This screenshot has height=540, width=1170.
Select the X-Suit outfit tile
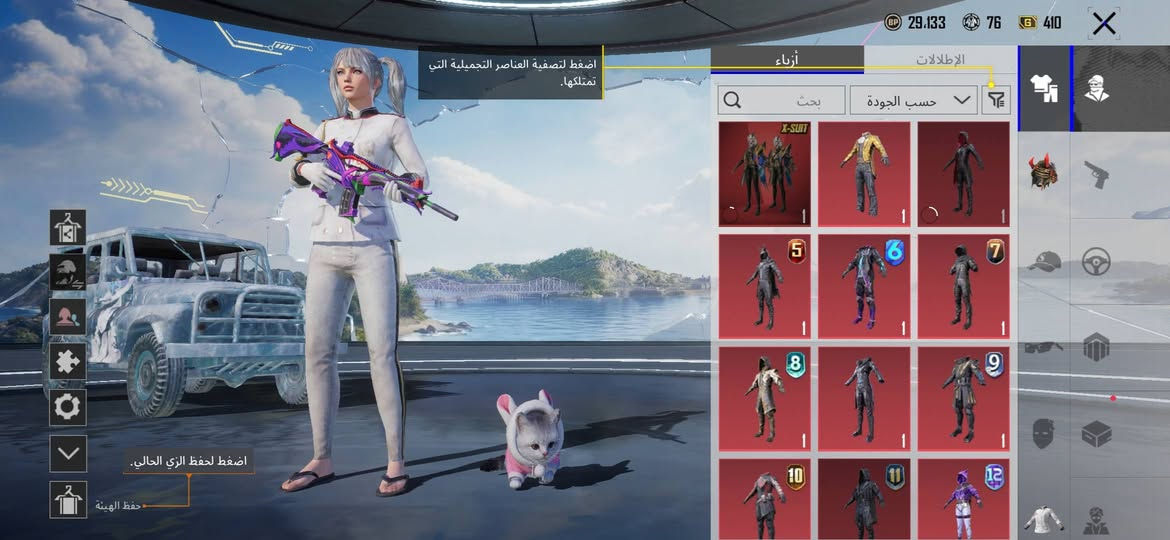(764, 174)
